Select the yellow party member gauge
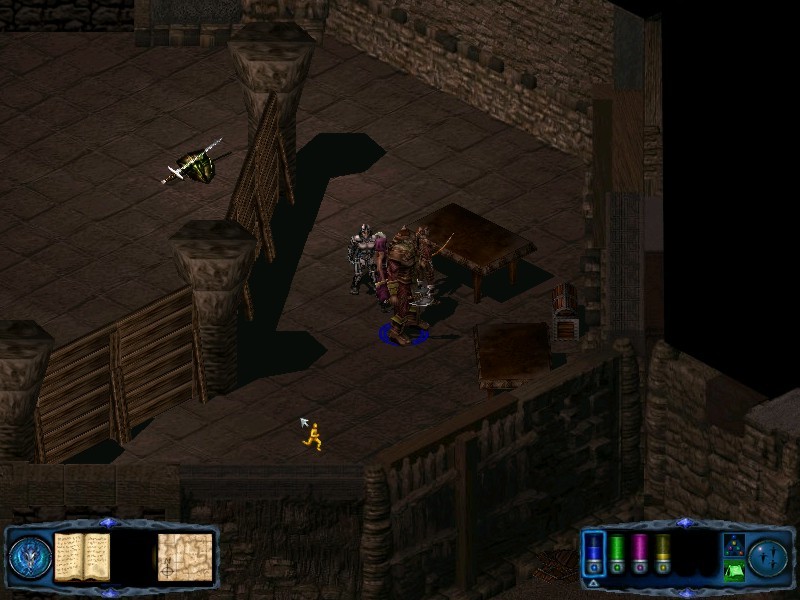This screenshot has width=800, height=600. [661, 553]
